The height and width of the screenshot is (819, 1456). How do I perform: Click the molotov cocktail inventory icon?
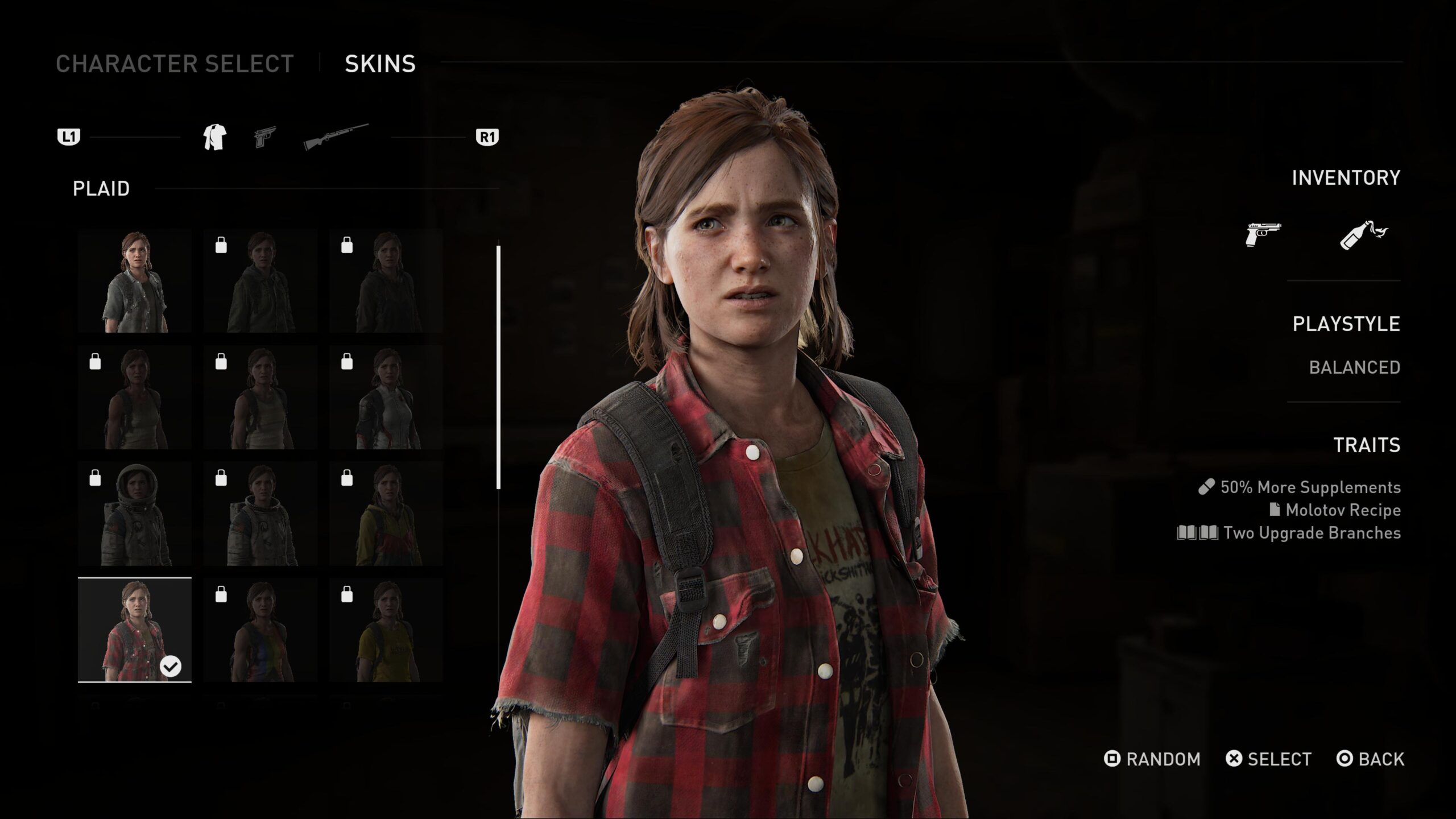click(x=1363, y=234)
